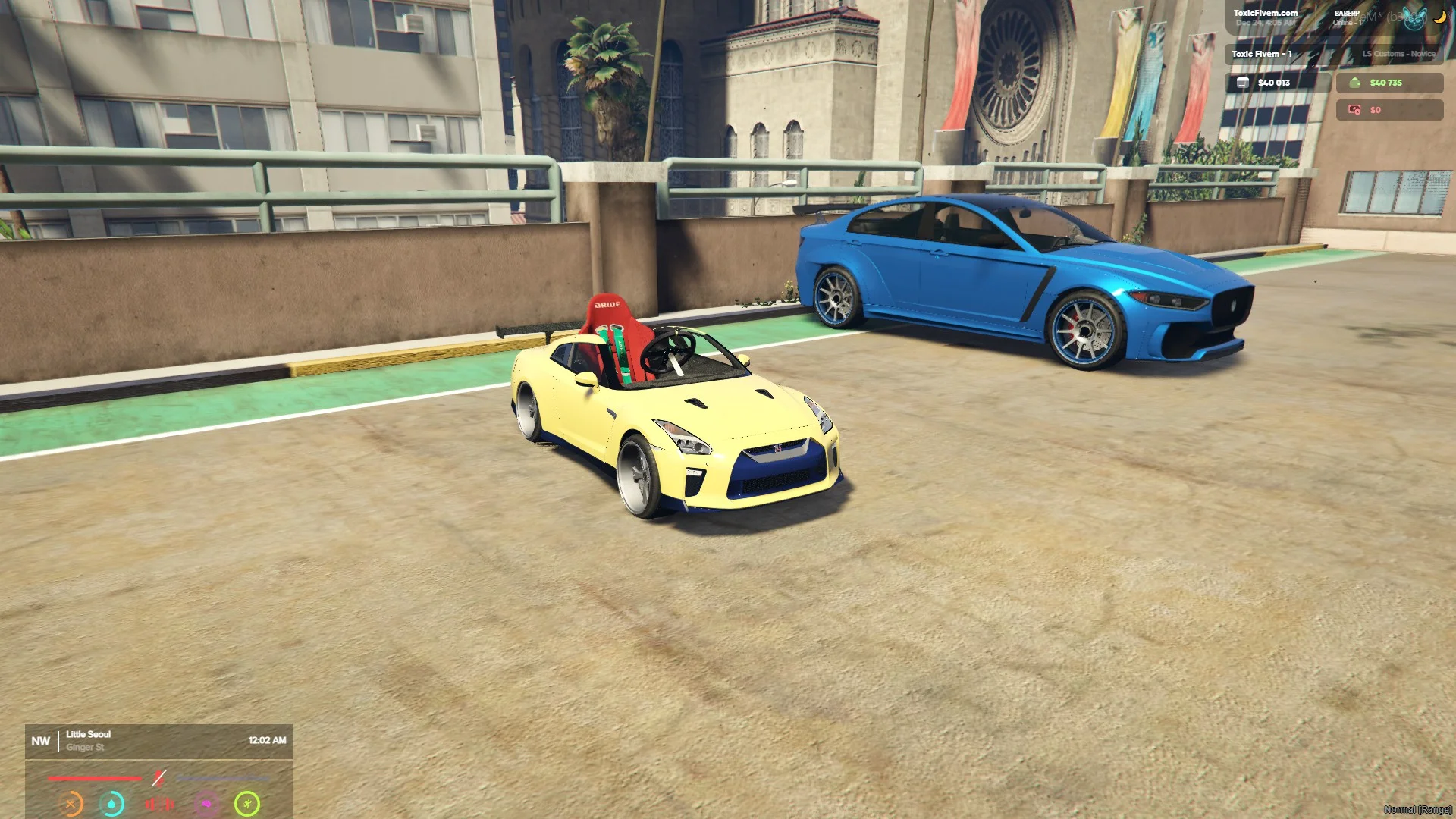Click the red dirty money icon
The height and width of the screenshot is (819, 1456).
(1354, 110)
